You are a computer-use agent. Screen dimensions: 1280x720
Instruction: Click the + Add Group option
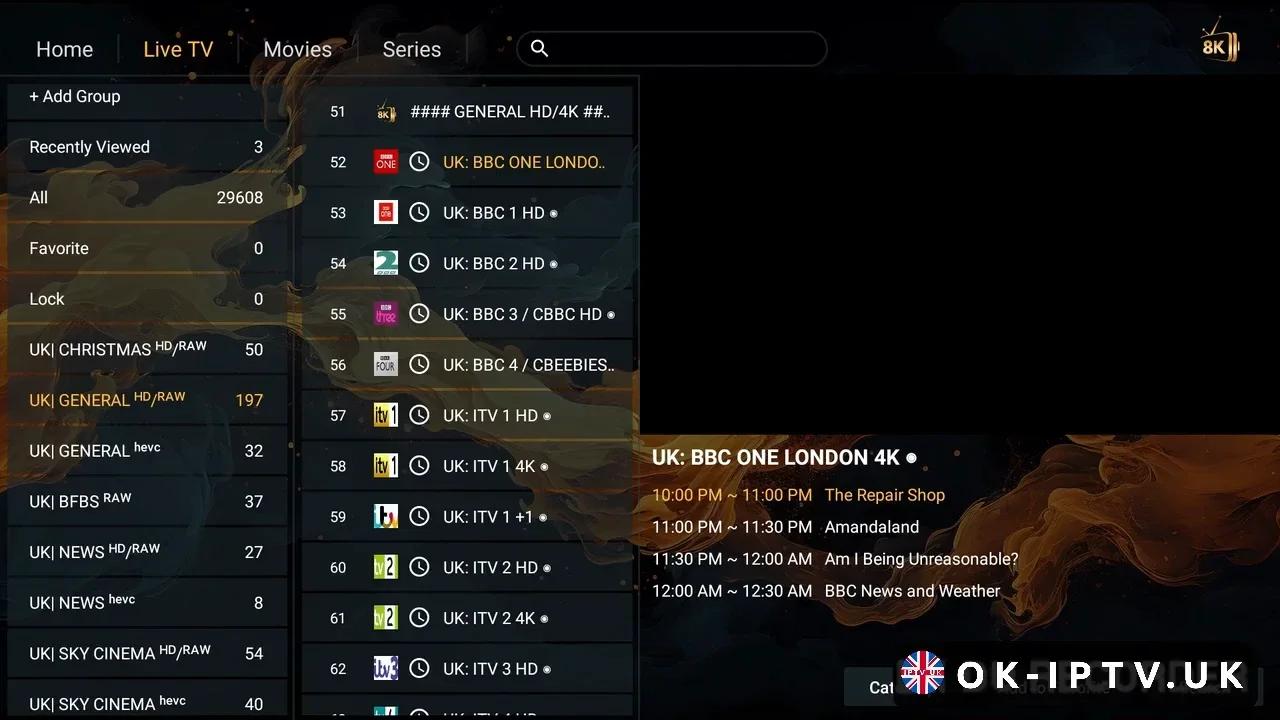click(75, 96)
